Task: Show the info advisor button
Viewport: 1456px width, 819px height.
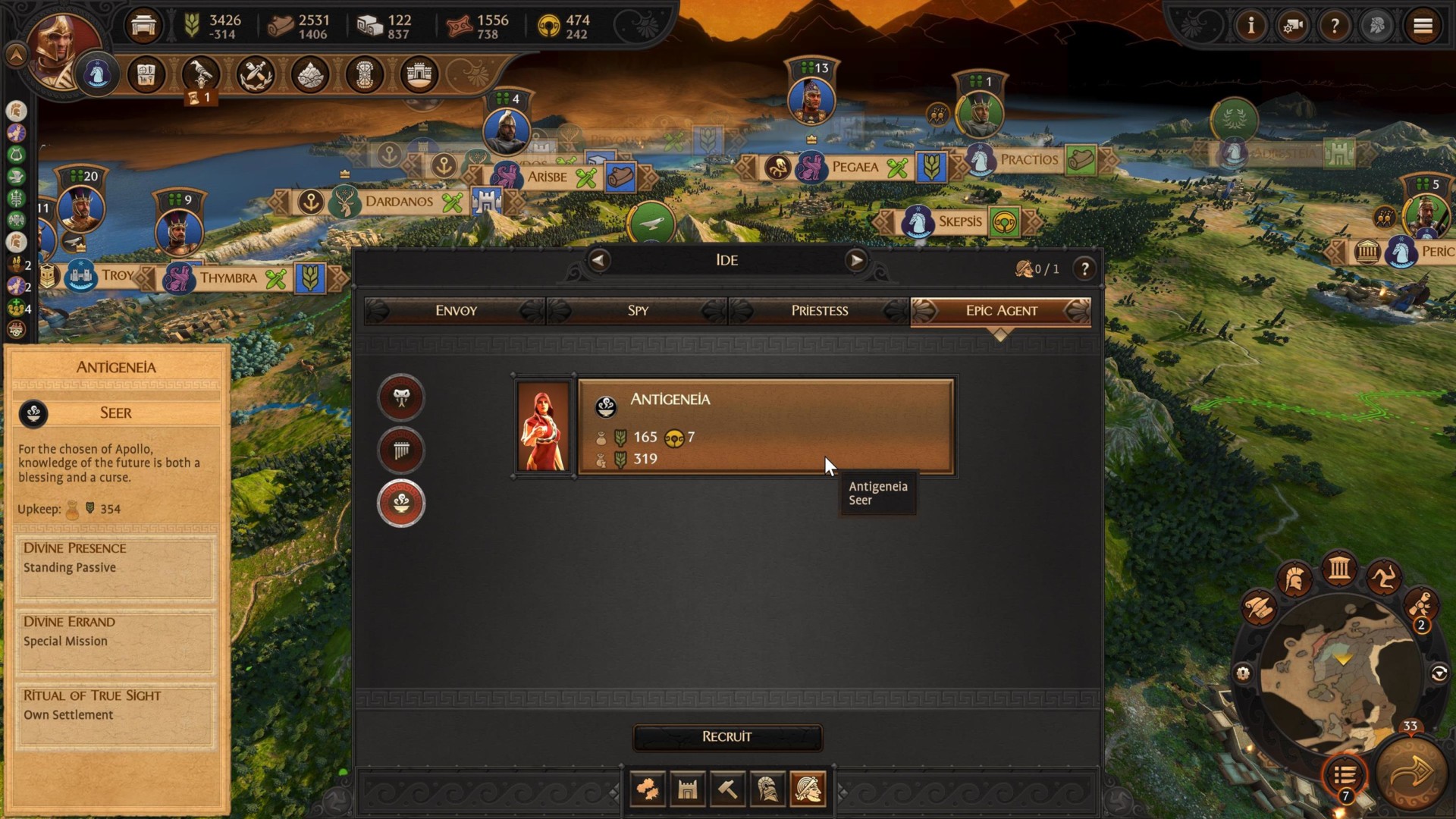Action: (1251, 27)
